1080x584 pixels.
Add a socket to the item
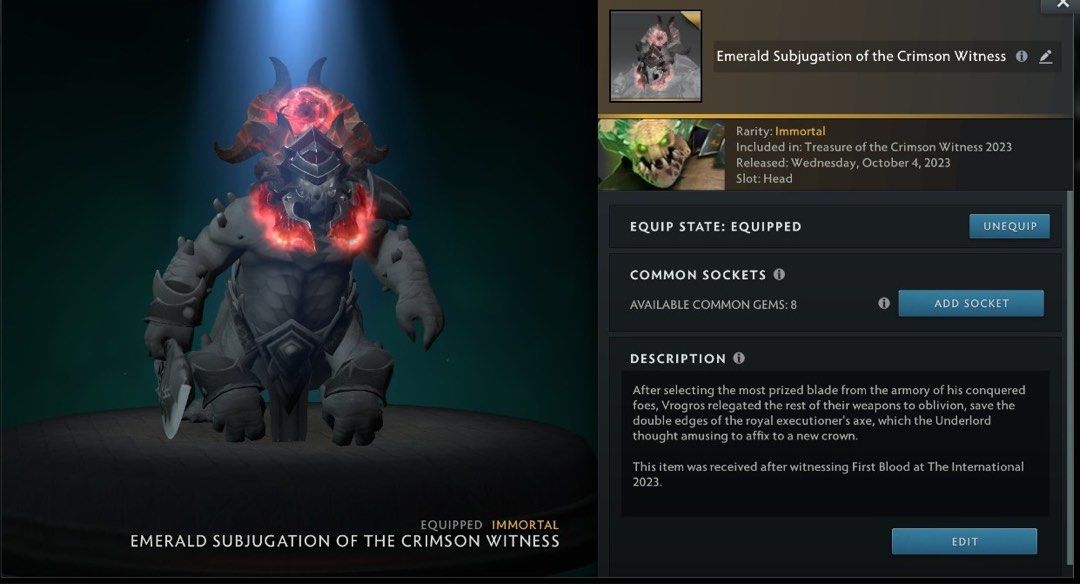coord(970,303)
